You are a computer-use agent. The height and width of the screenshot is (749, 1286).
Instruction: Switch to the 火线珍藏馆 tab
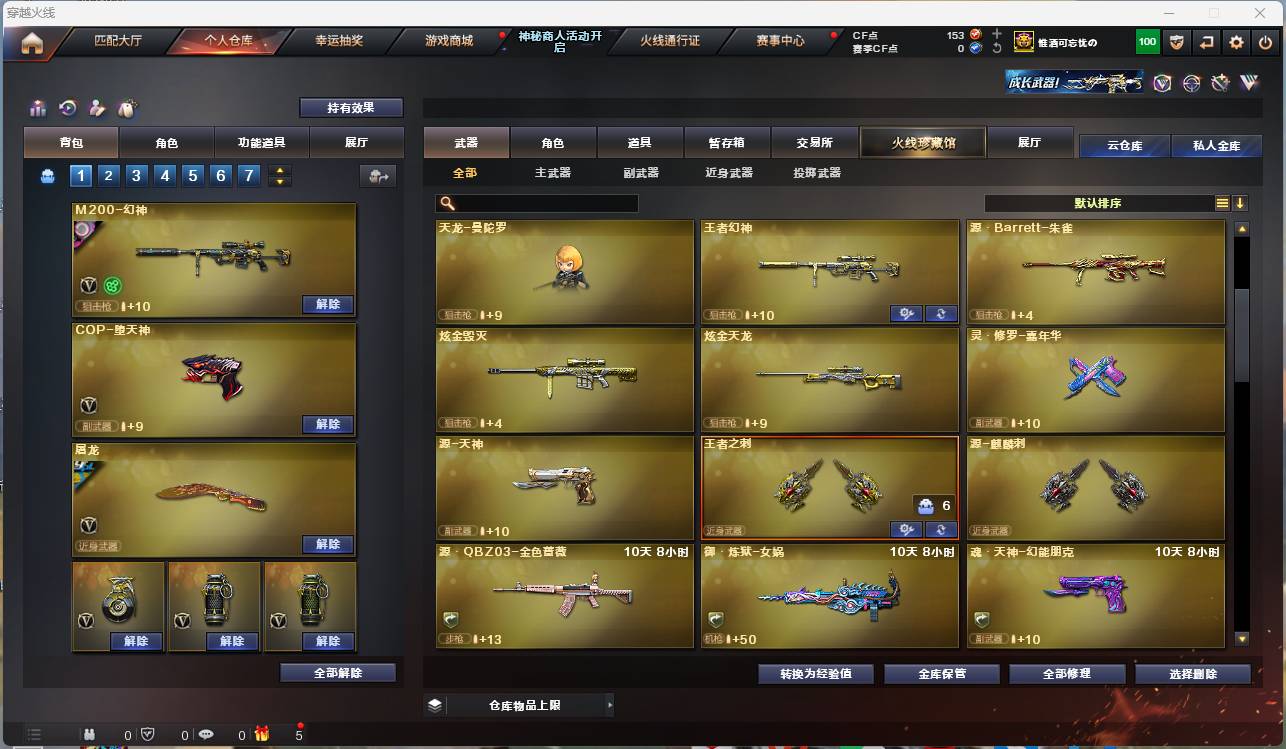(921, 141)
